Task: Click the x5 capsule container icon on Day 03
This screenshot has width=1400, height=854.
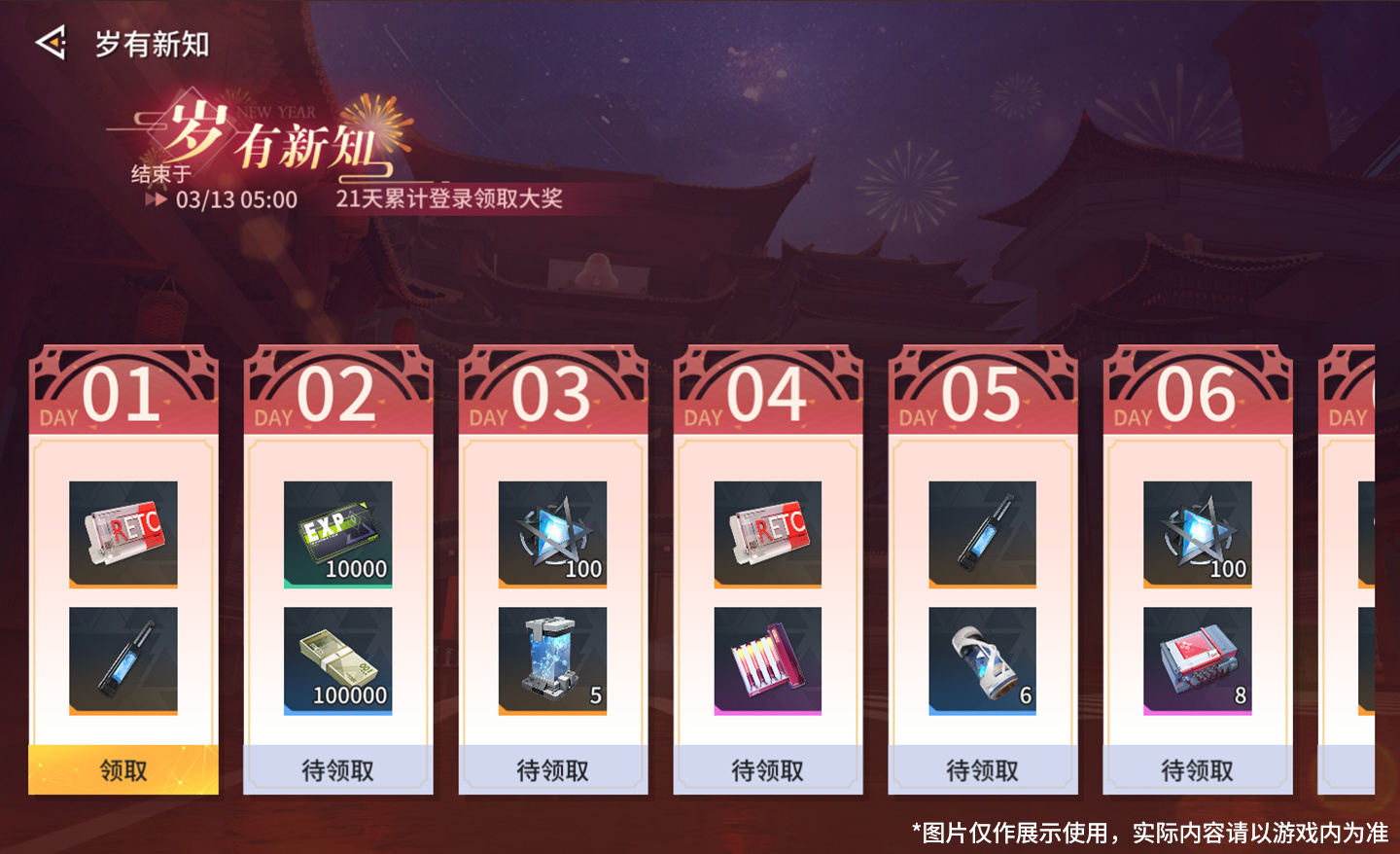Action: click(552, 659)
